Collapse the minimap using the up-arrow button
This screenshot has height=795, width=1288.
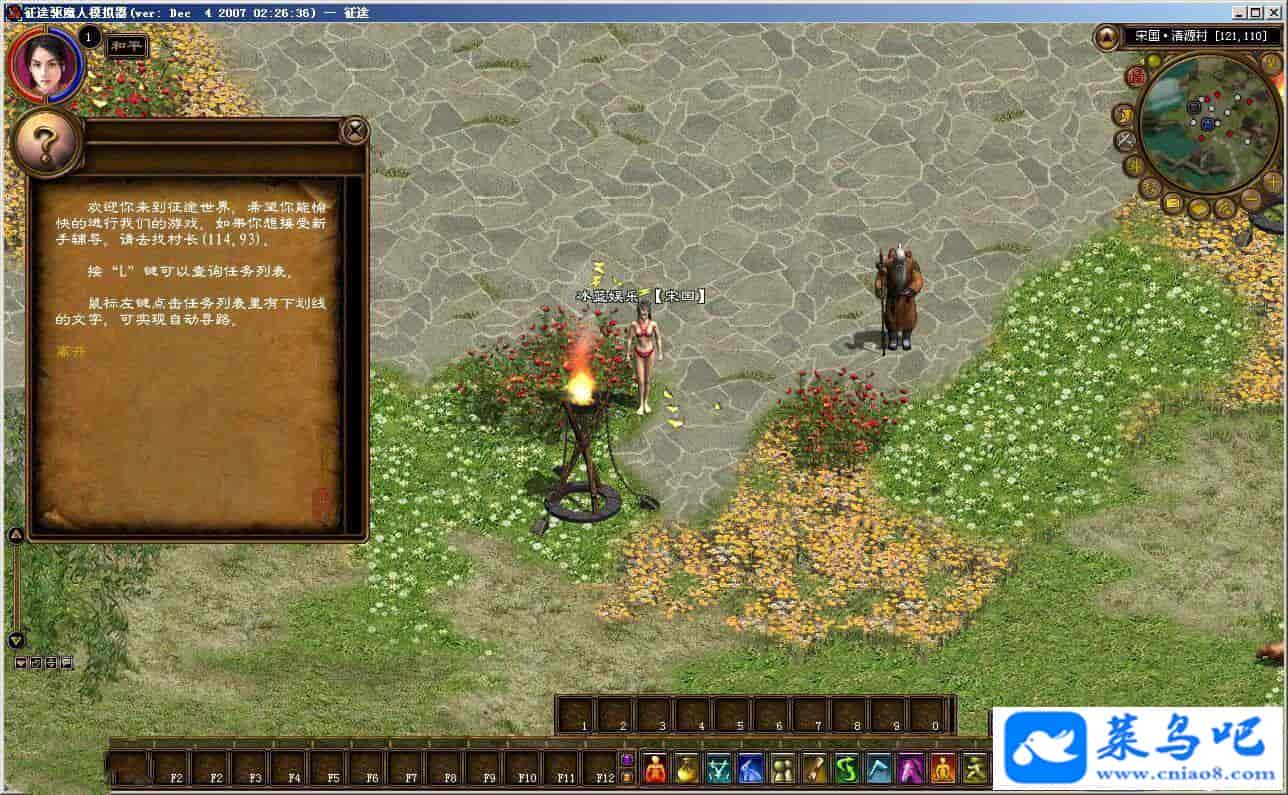(1107, 38)
